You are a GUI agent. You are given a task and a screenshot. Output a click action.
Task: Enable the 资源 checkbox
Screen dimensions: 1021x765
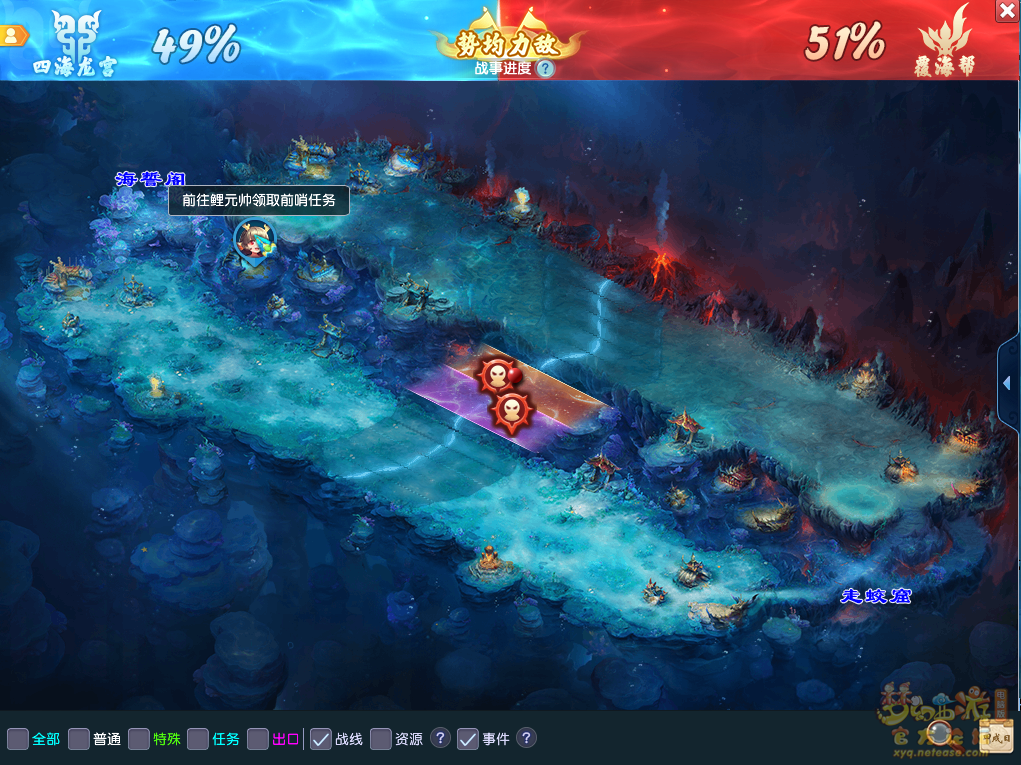pyautogui.click(x=381, y=739)
